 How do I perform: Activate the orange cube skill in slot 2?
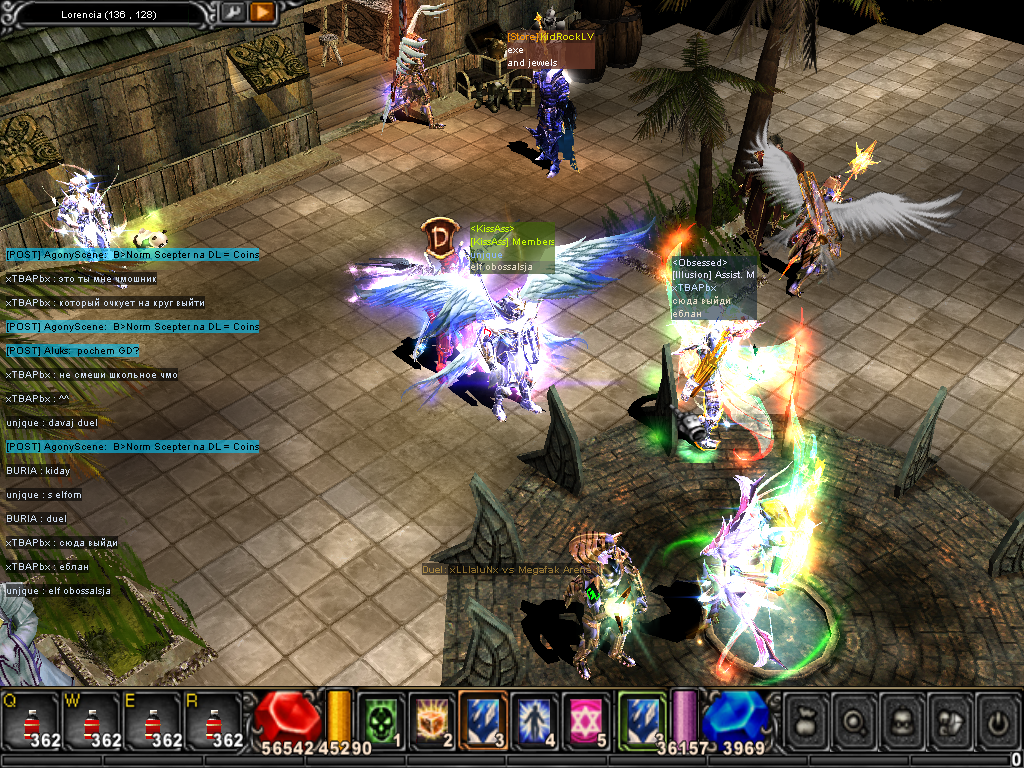[x=431, y=718]
